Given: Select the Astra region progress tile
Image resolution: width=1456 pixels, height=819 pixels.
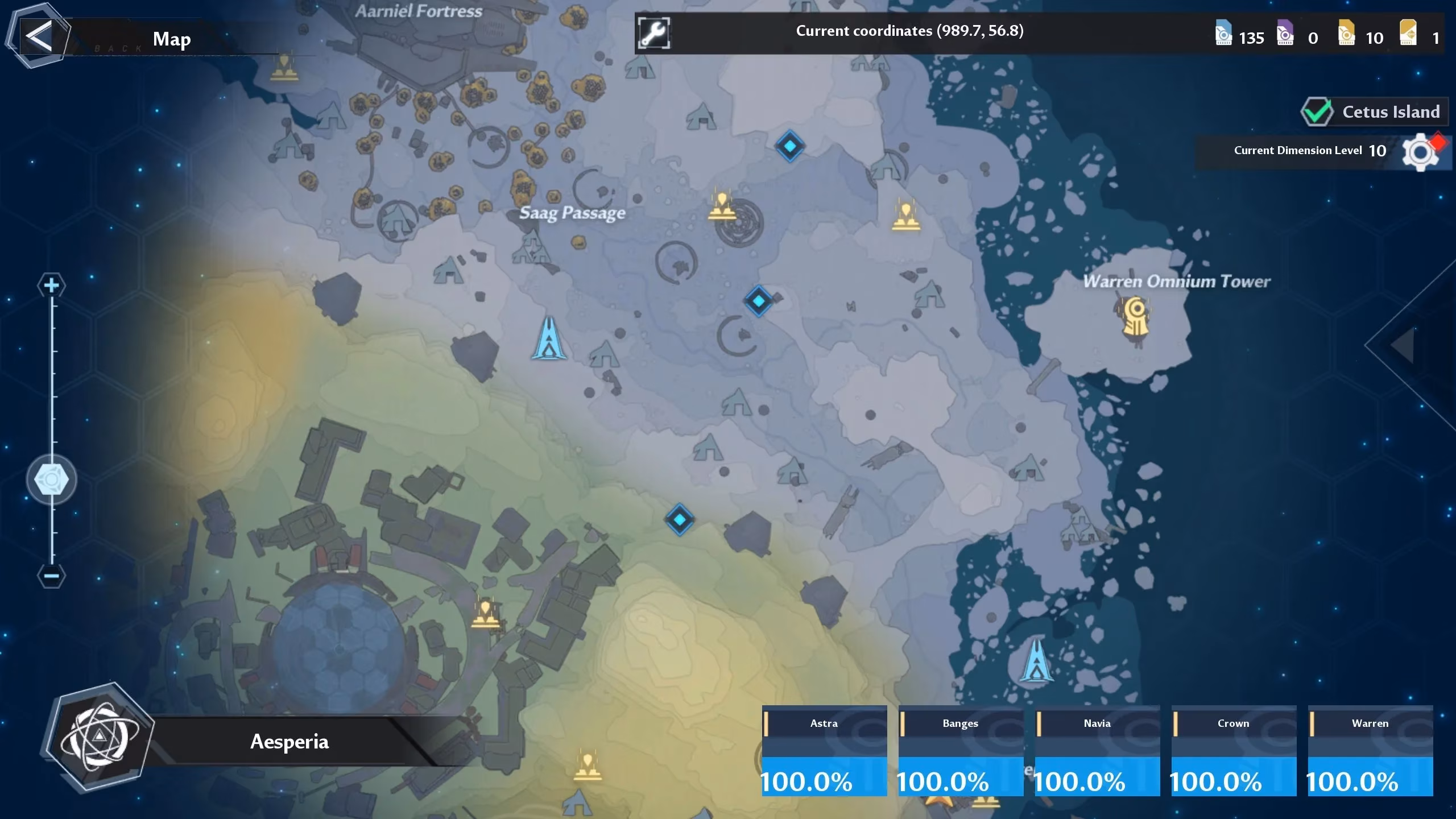Looking at the screenshot, I should (x=824, y=751).
